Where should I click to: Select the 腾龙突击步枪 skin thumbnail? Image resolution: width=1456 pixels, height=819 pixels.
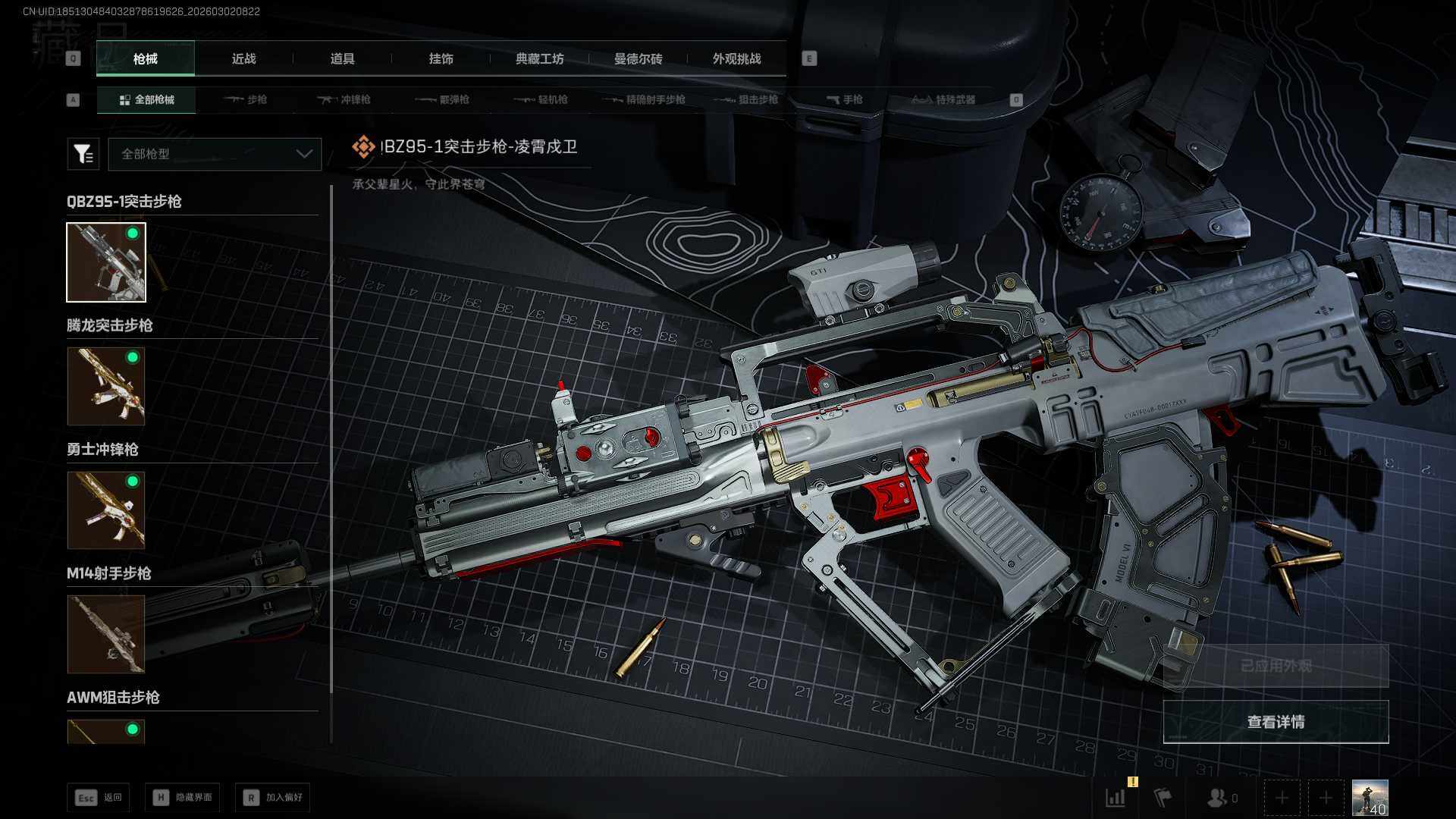click(106, 386)
